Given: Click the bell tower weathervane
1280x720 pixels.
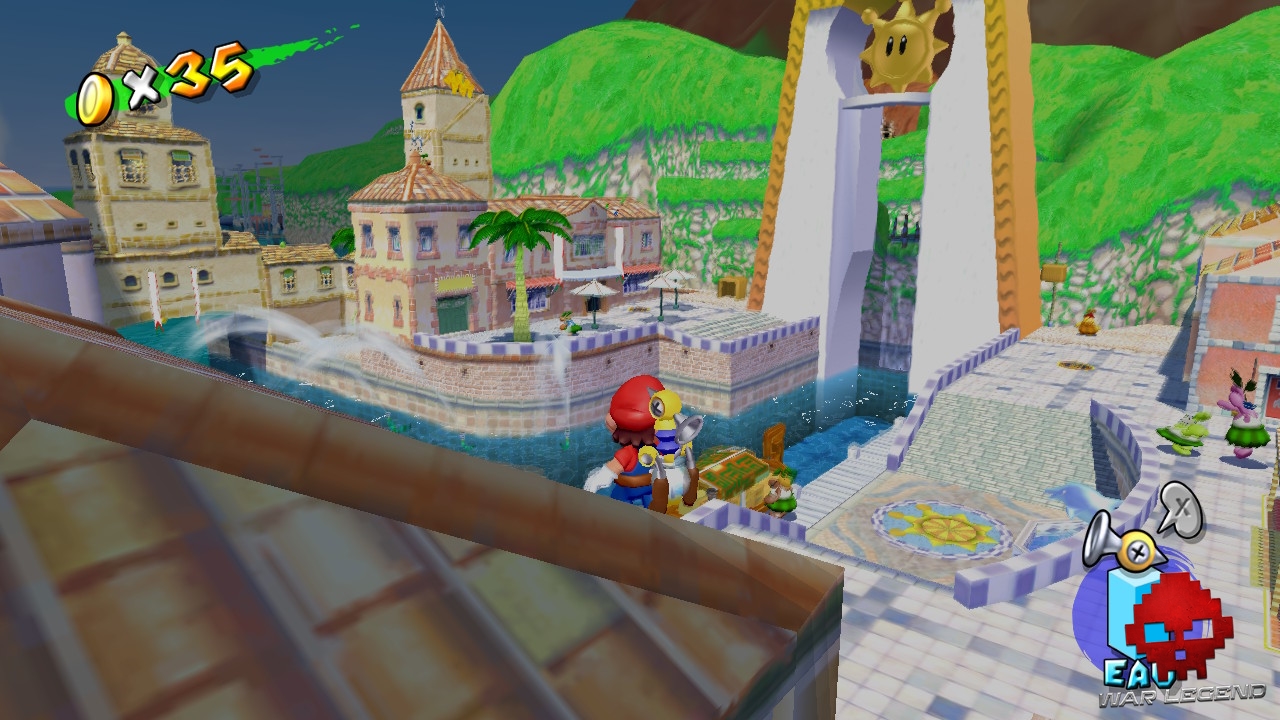Looking at the screenshot, I should point(437,14).
